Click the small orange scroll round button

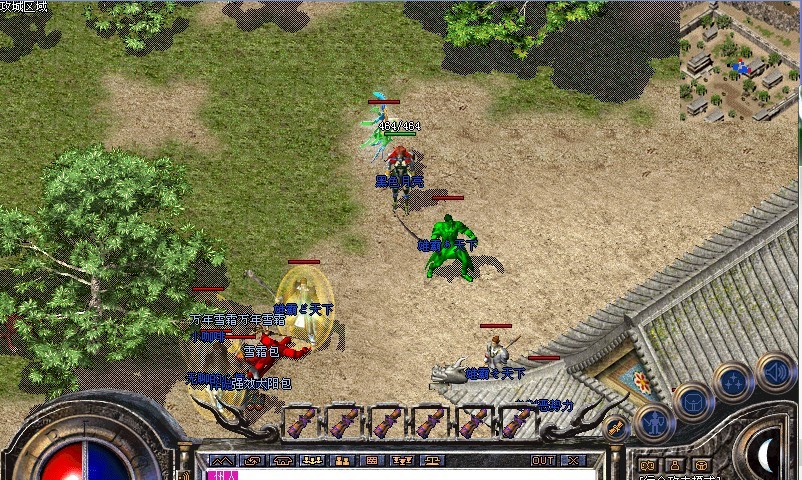click(x=616, y=428)
